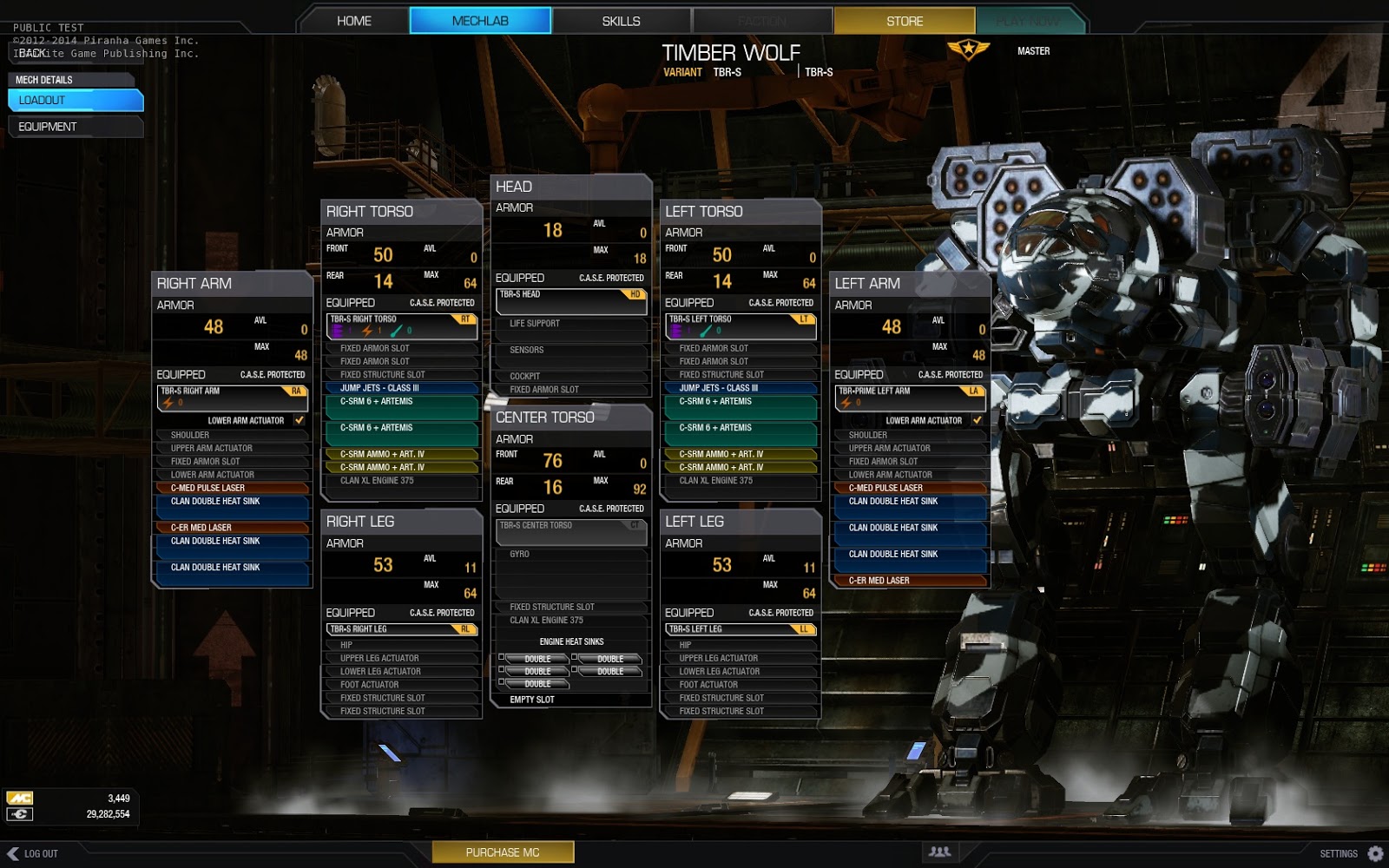This screenshot has height=868, width=1389.
Task: Click the PURCHASE MC button
Action: tap(504, 852)
